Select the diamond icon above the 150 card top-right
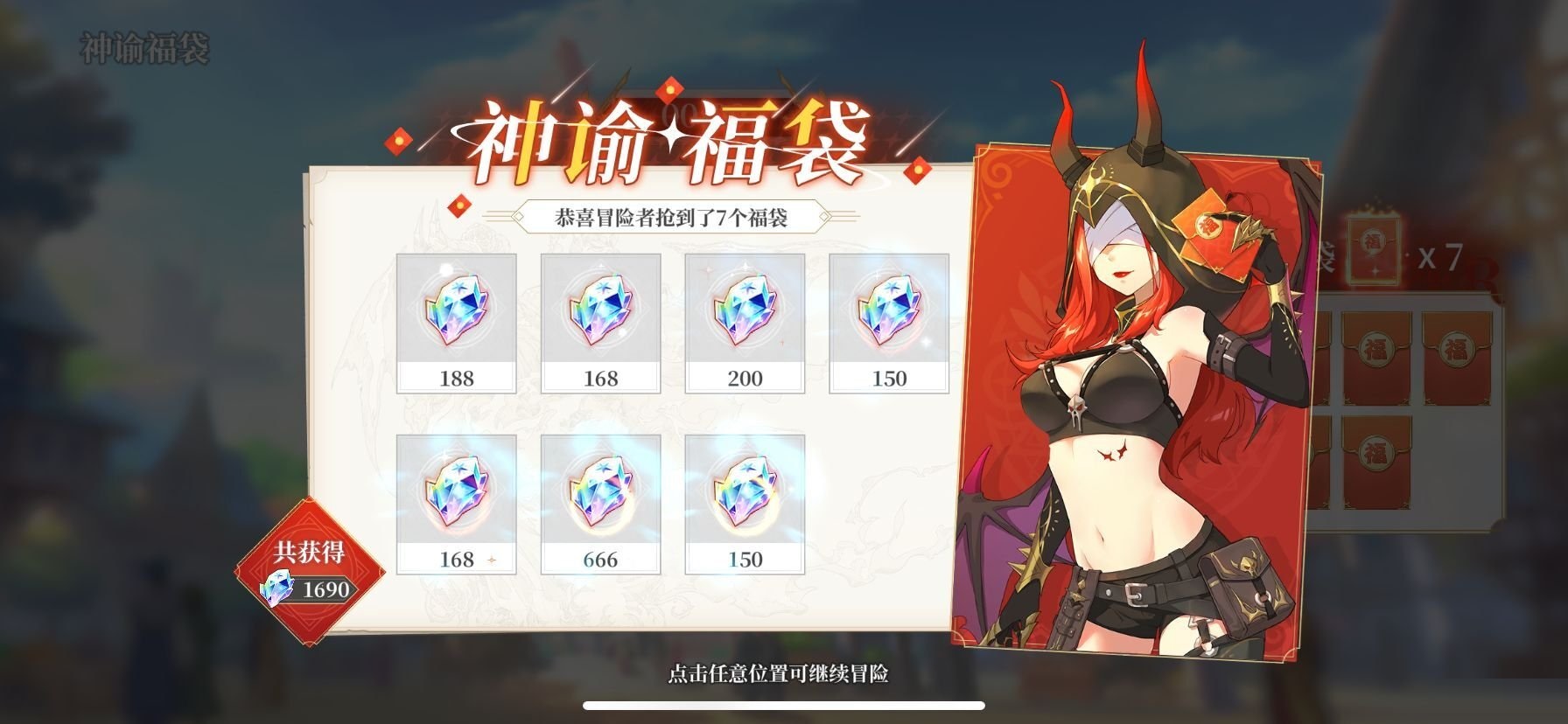The height and width of the screenshot is (724, 1568). [x=886, y=315]
